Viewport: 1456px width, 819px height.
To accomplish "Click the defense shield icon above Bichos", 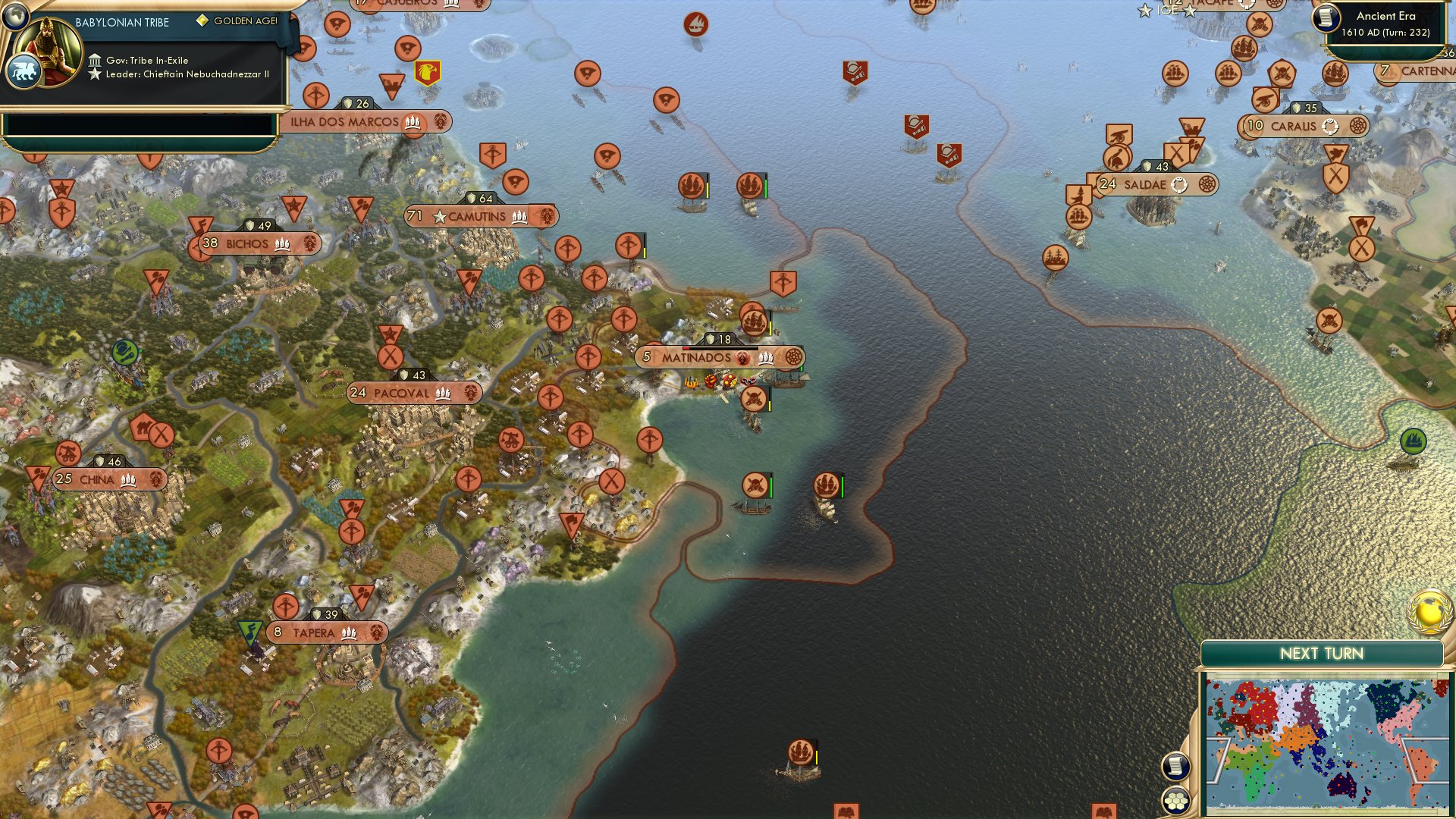I will coord(252,224).
